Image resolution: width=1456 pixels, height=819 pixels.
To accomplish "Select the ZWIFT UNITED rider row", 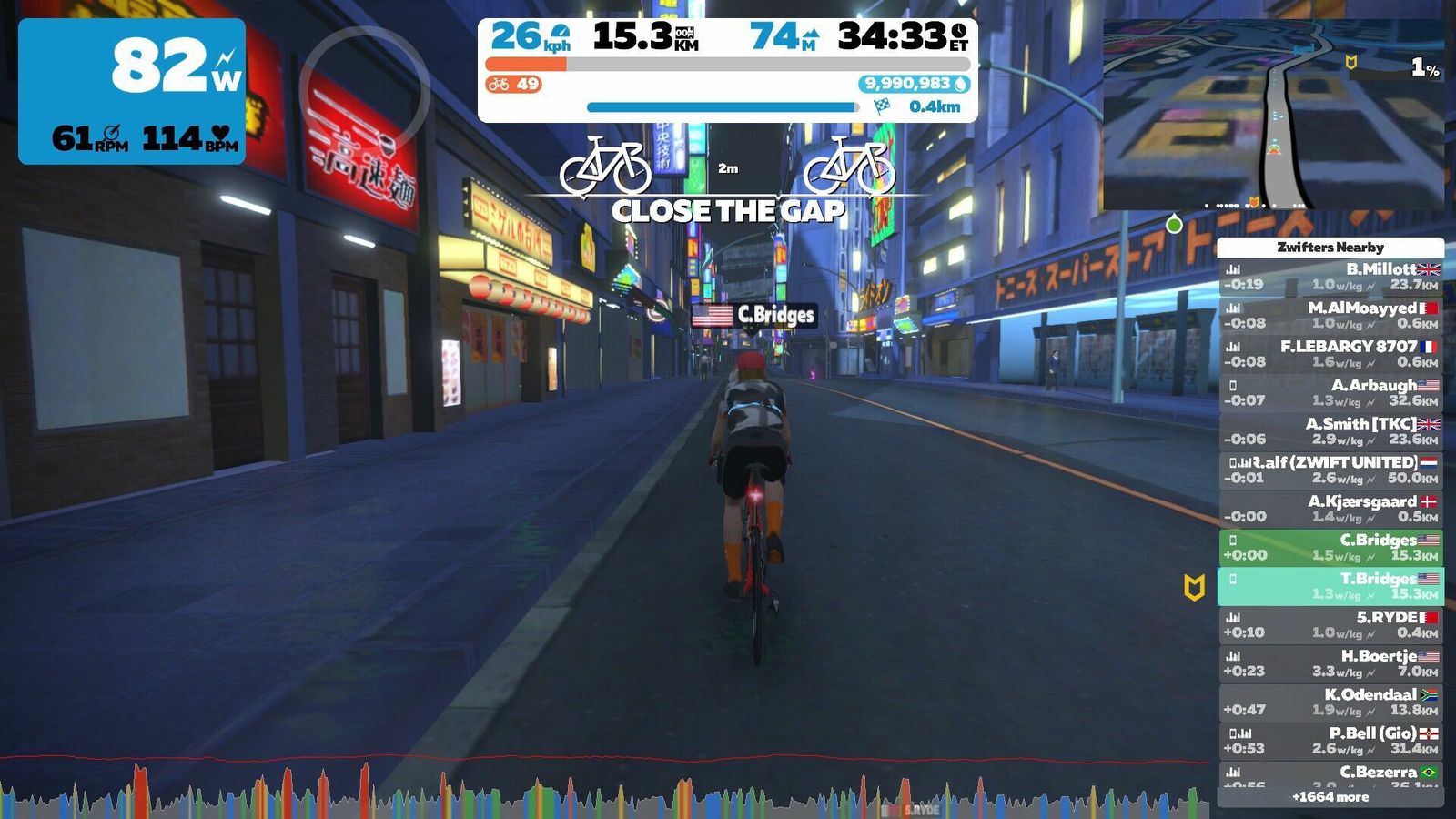I will coord(1330,470).
